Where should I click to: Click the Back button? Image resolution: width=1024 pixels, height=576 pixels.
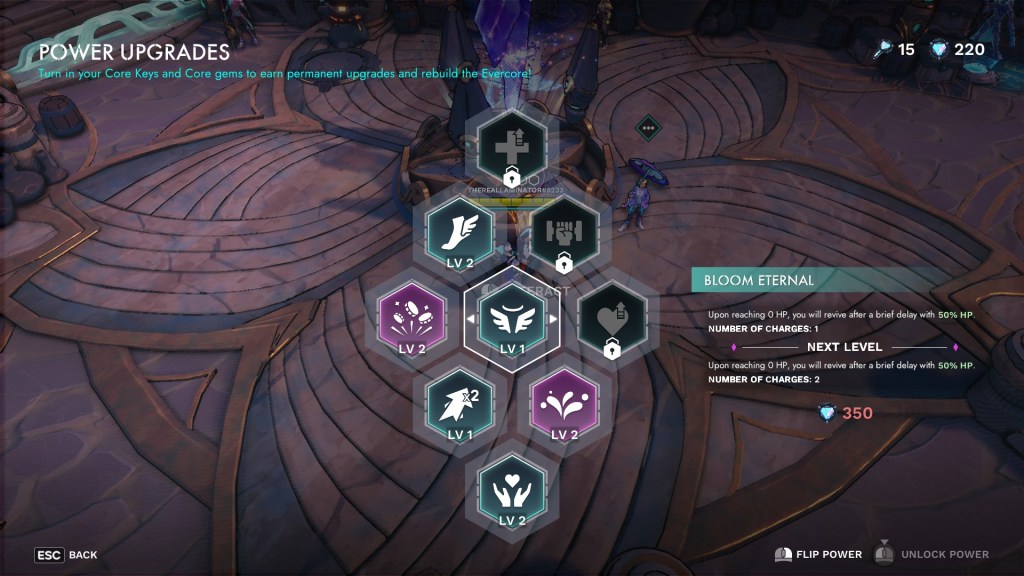66,554
